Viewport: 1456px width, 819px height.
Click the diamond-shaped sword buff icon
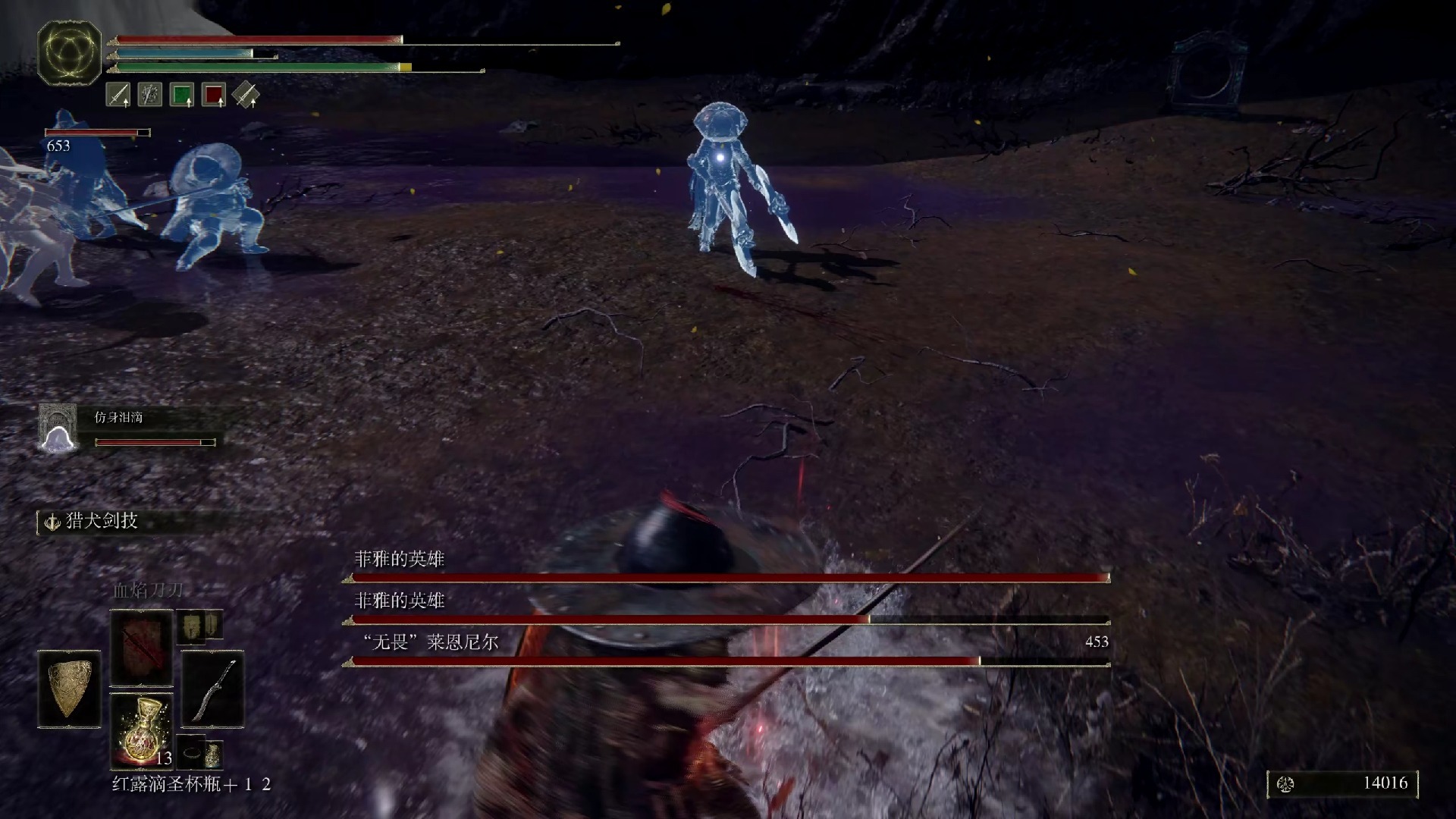click(246, 95)
